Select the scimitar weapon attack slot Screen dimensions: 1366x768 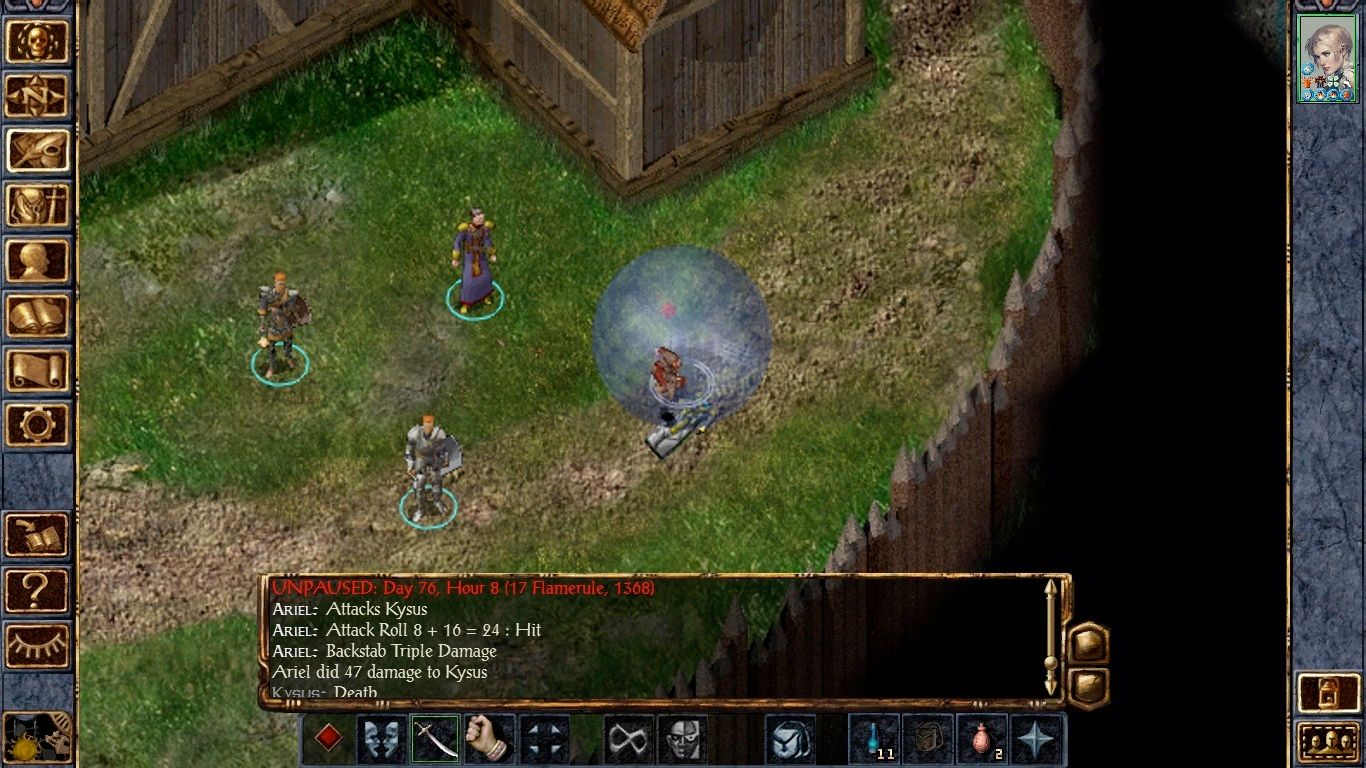(434, 738)
